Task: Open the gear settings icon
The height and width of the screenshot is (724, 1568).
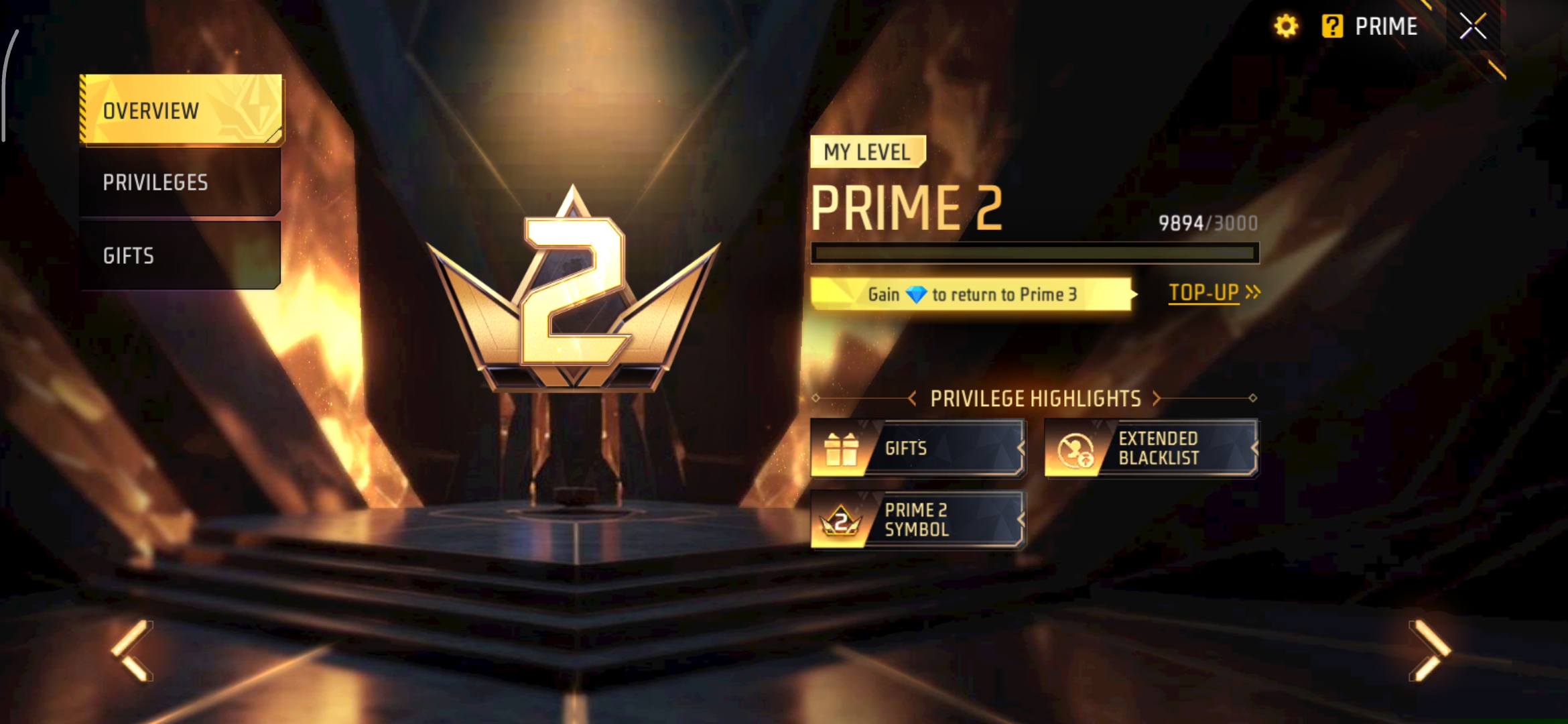Action: tap(1286, 27)
